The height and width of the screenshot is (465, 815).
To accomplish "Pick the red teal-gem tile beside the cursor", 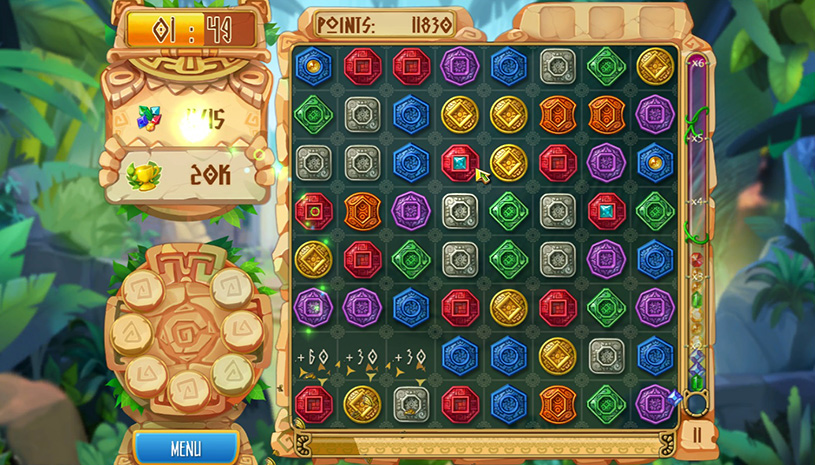I will (x=460, y=162).
